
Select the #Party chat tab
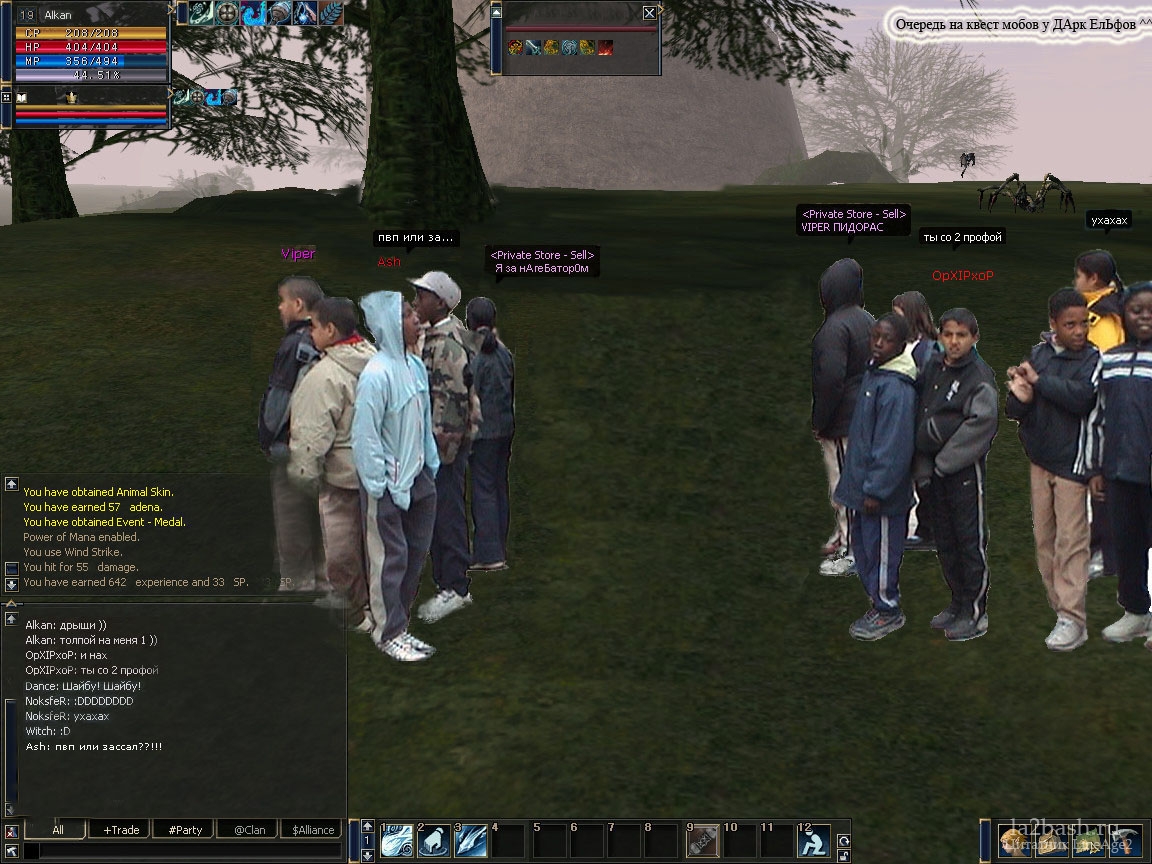(x=185, y=830)
